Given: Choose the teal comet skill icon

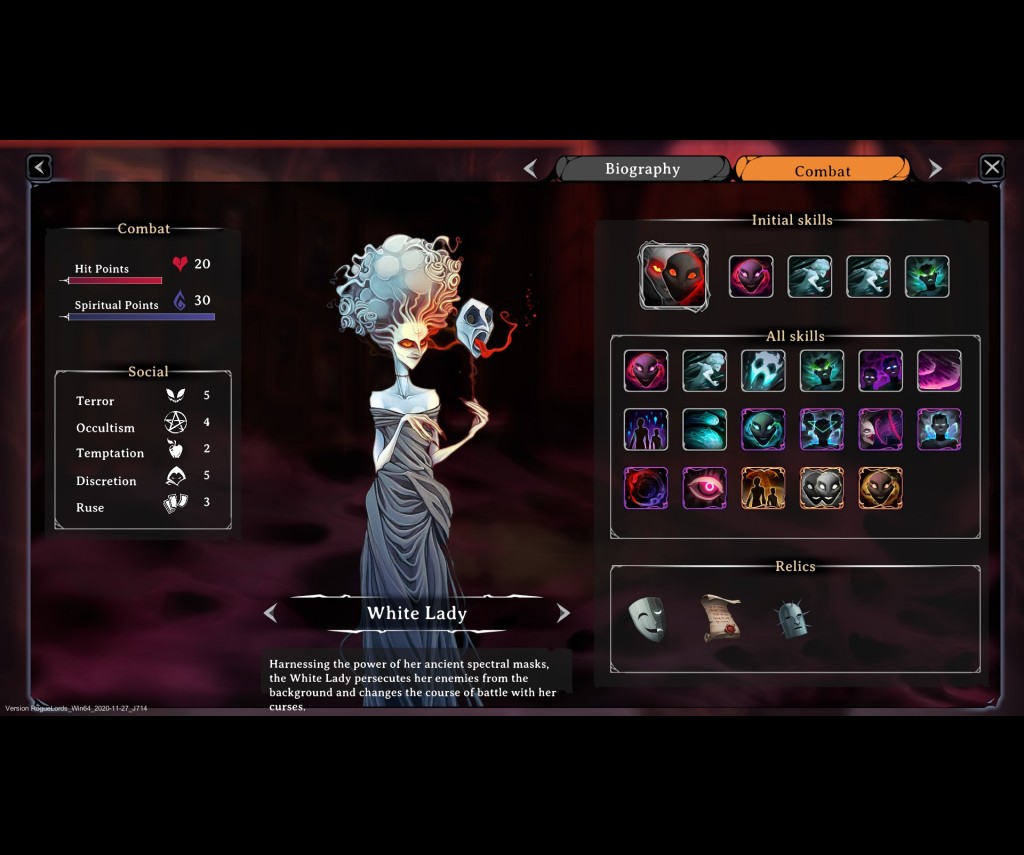Looking at the screenshot, I should click(x=704, y=429).
